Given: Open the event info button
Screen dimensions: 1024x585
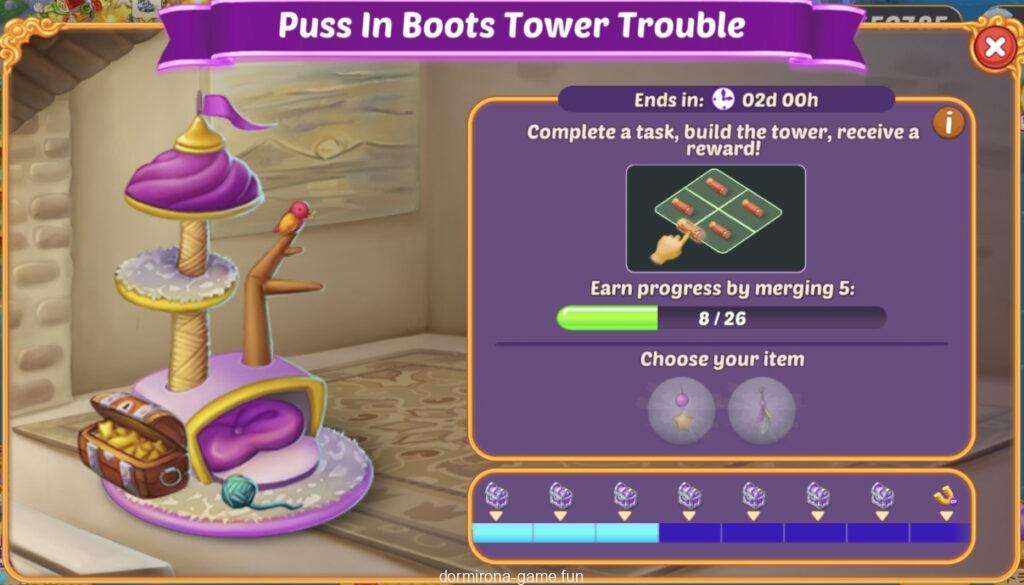Looking at the screenshot, I should click(x=948, y=123).
